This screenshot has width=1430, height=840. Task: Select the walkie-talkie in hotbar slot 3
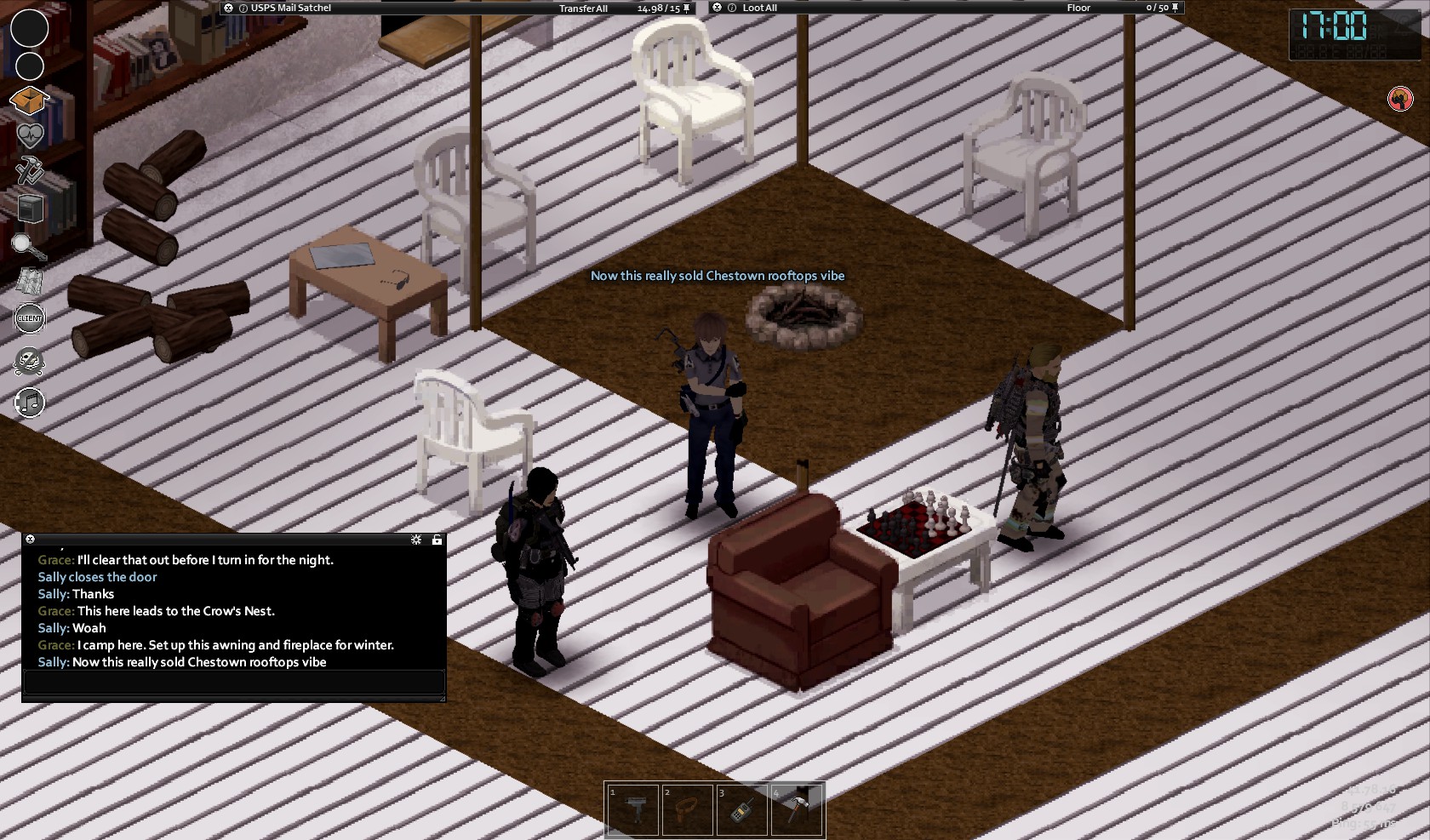741,809
